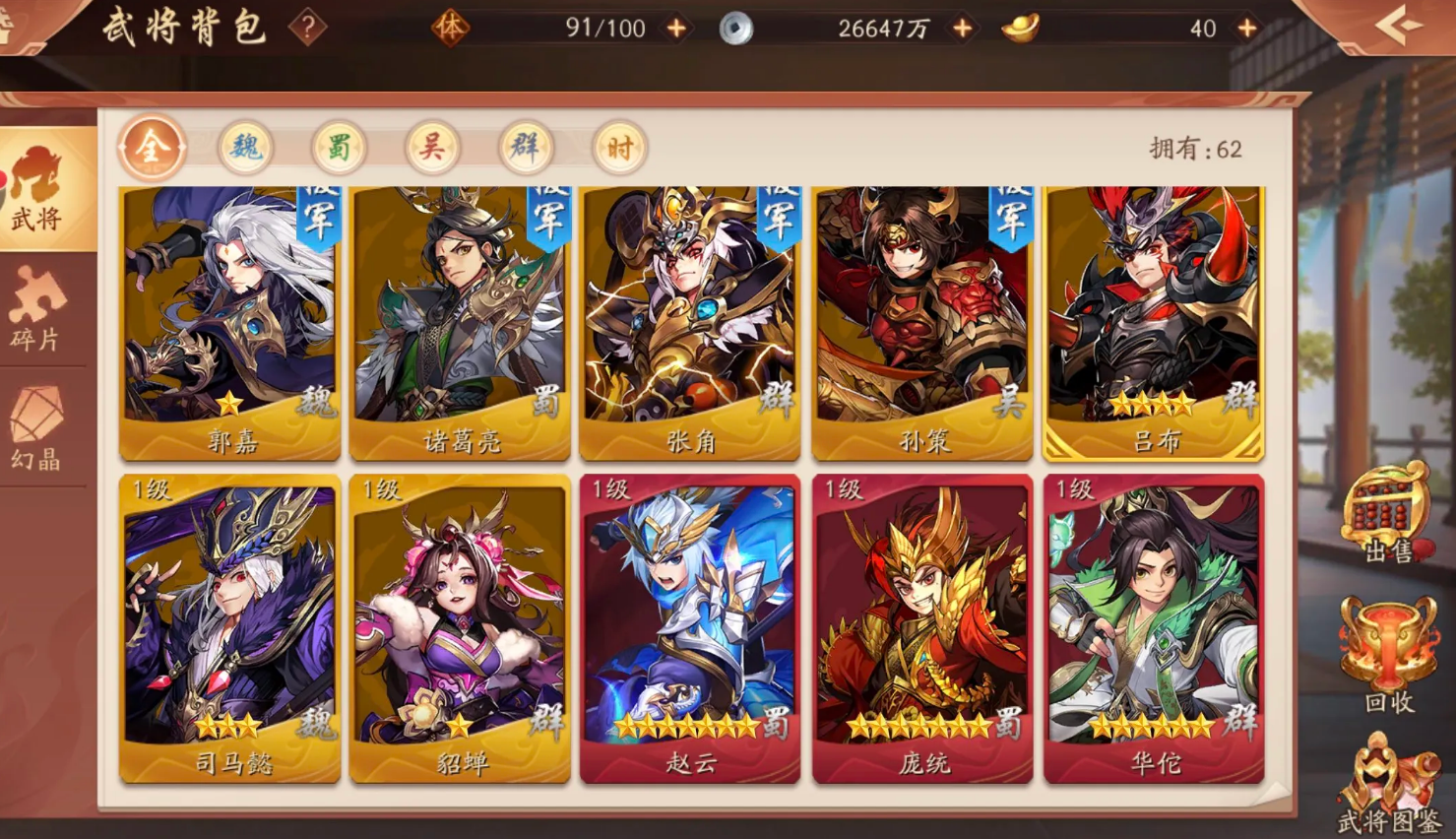Select the 武将 sidebar section

(39, 192)
